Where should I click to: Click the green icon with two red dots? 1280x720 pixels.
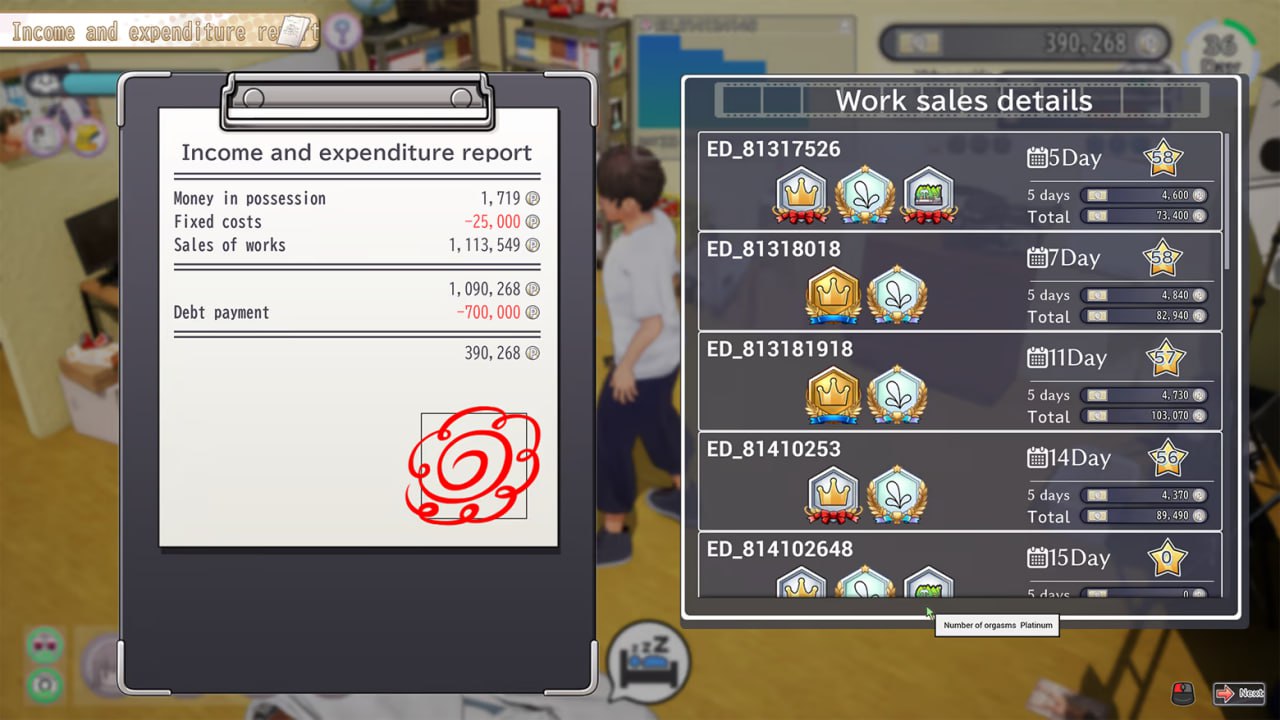tap(46, 645)
